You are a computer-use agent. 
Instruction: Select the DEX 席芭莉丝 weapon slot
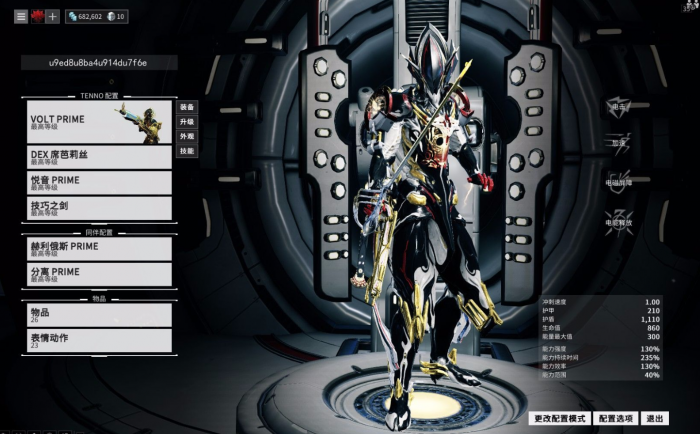[99, 157]
